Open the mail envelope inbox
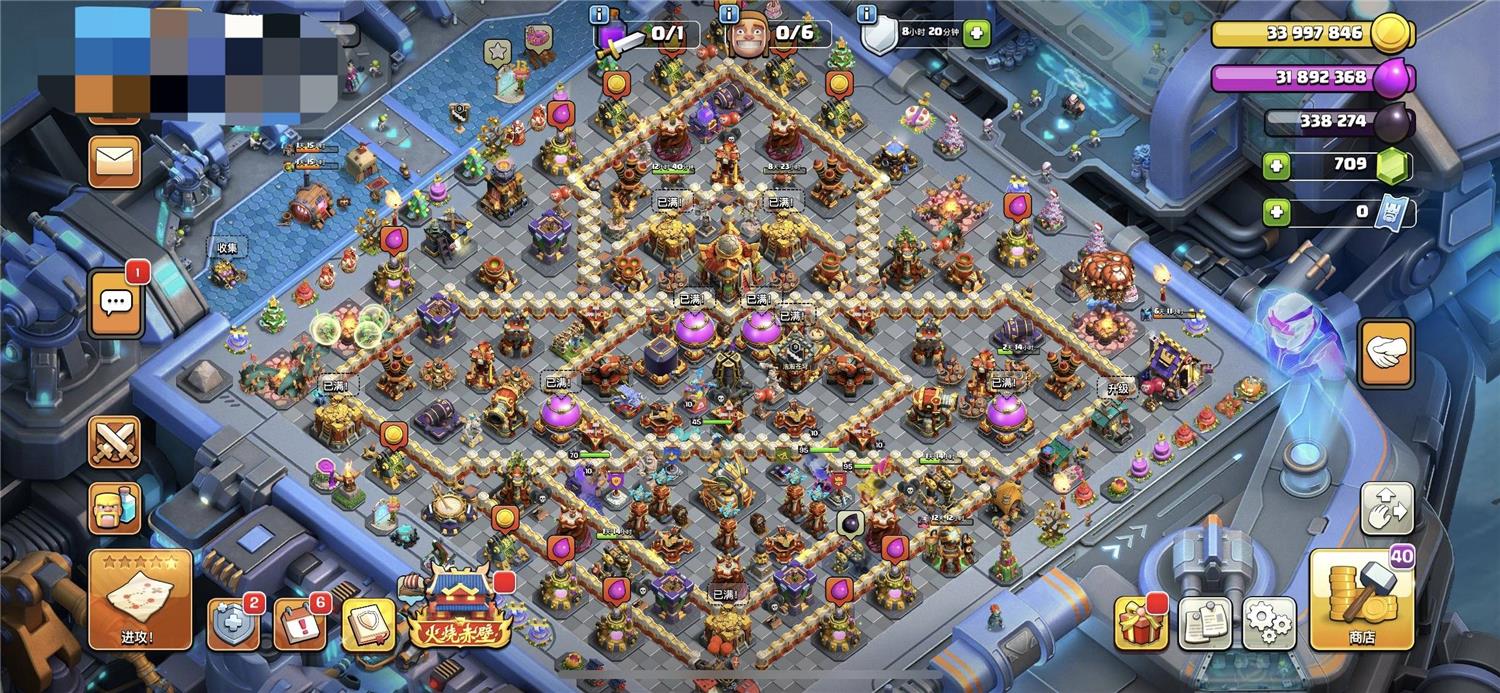This screenshot has width=1500, height=693. (114, 162)
